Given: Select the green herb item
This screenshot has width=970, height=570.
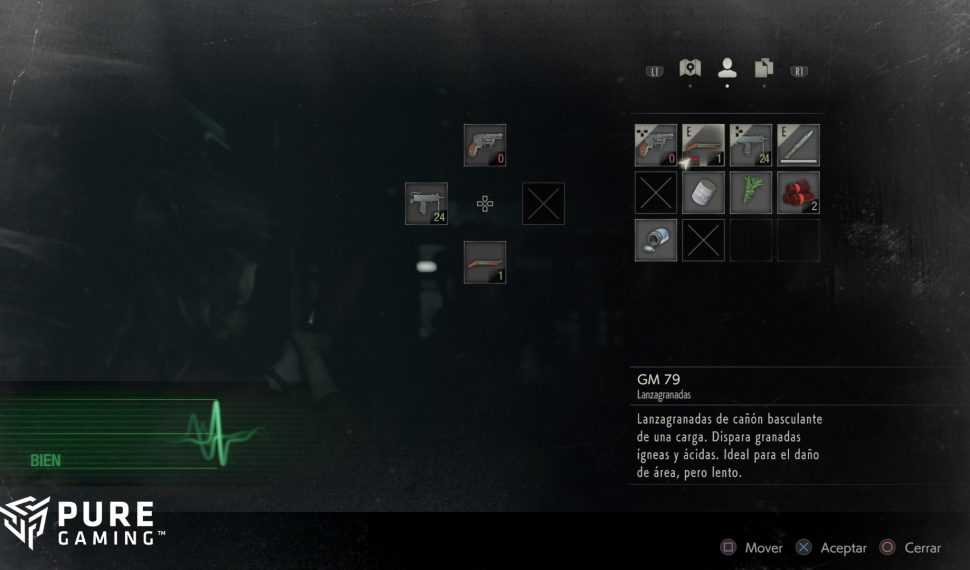Looking at the screenshot, I should (x=751, y=192).
